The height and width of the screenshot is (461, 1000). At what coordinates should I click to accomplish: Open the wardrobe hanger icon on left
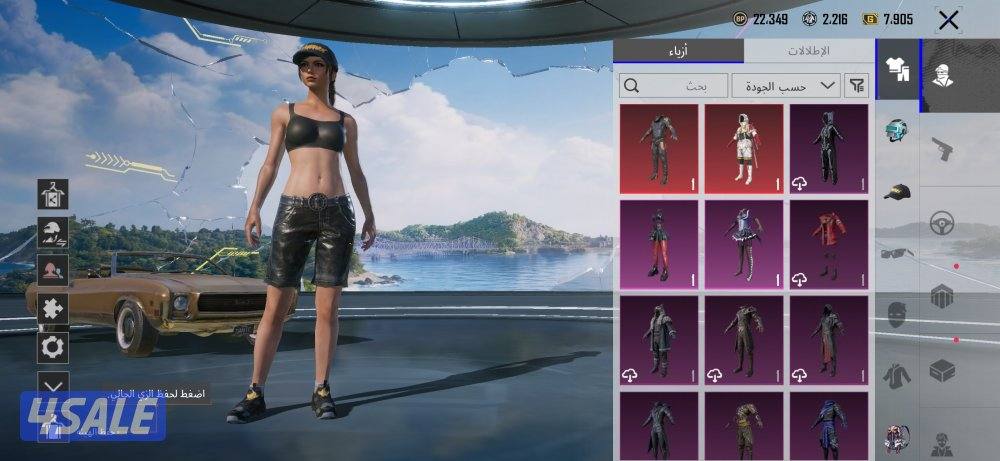52,194
